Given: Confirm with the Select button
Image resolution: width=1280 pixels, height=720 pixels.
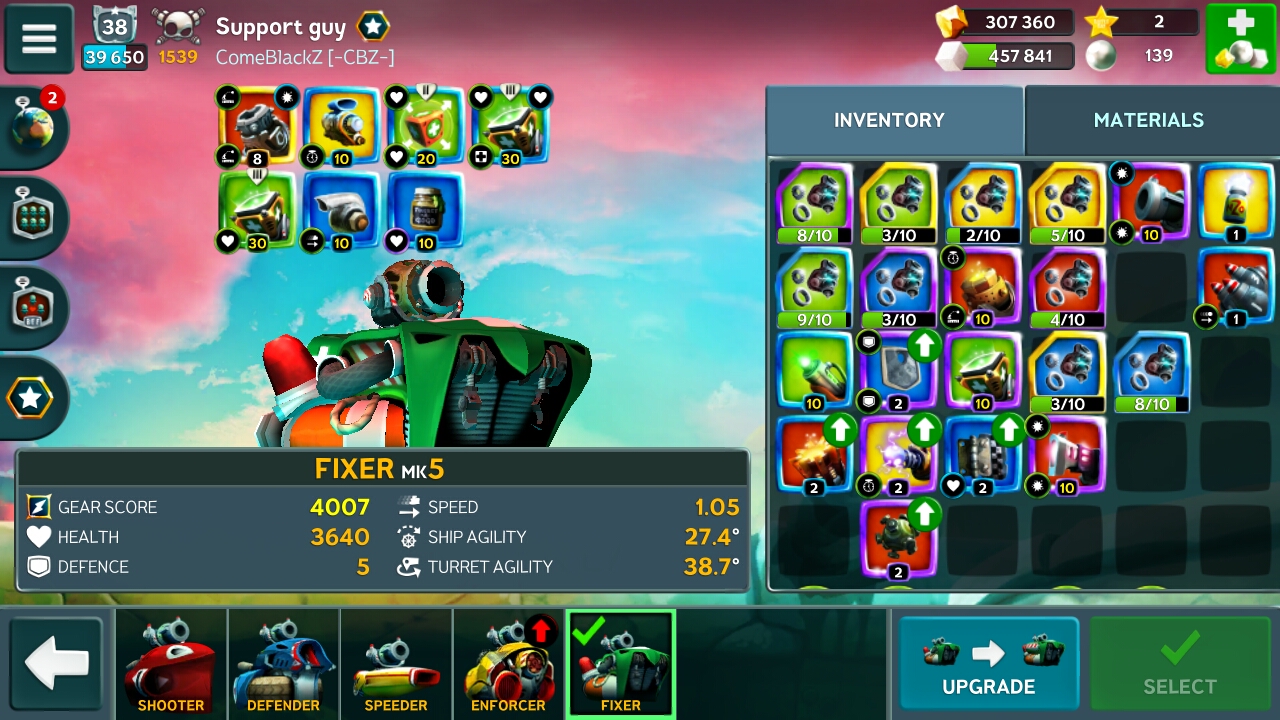Looking at the screenshot, I should 1180,663.
